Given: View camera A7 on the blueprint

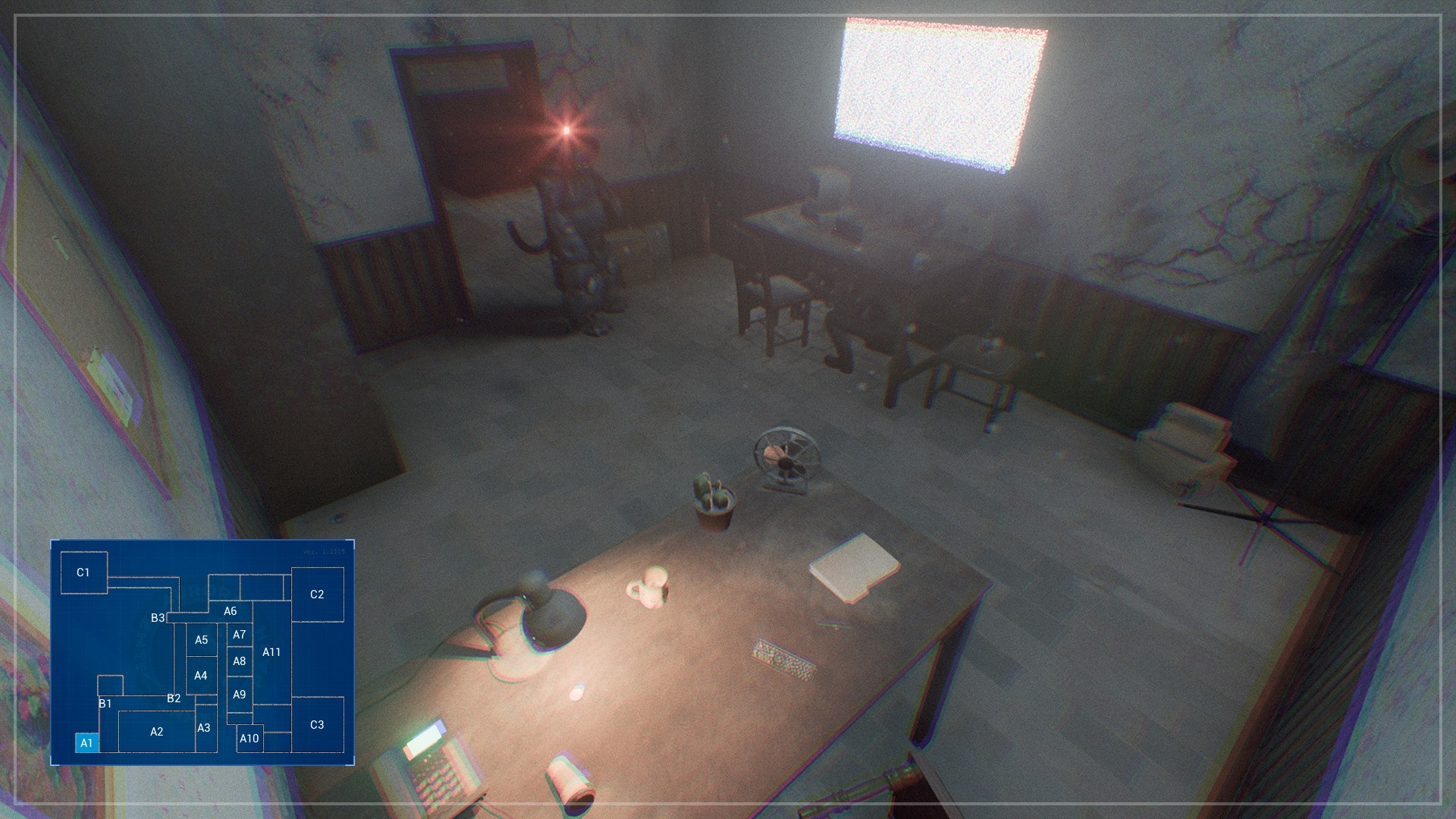Looking at the screenshot, I should click(x=240, y=634).
